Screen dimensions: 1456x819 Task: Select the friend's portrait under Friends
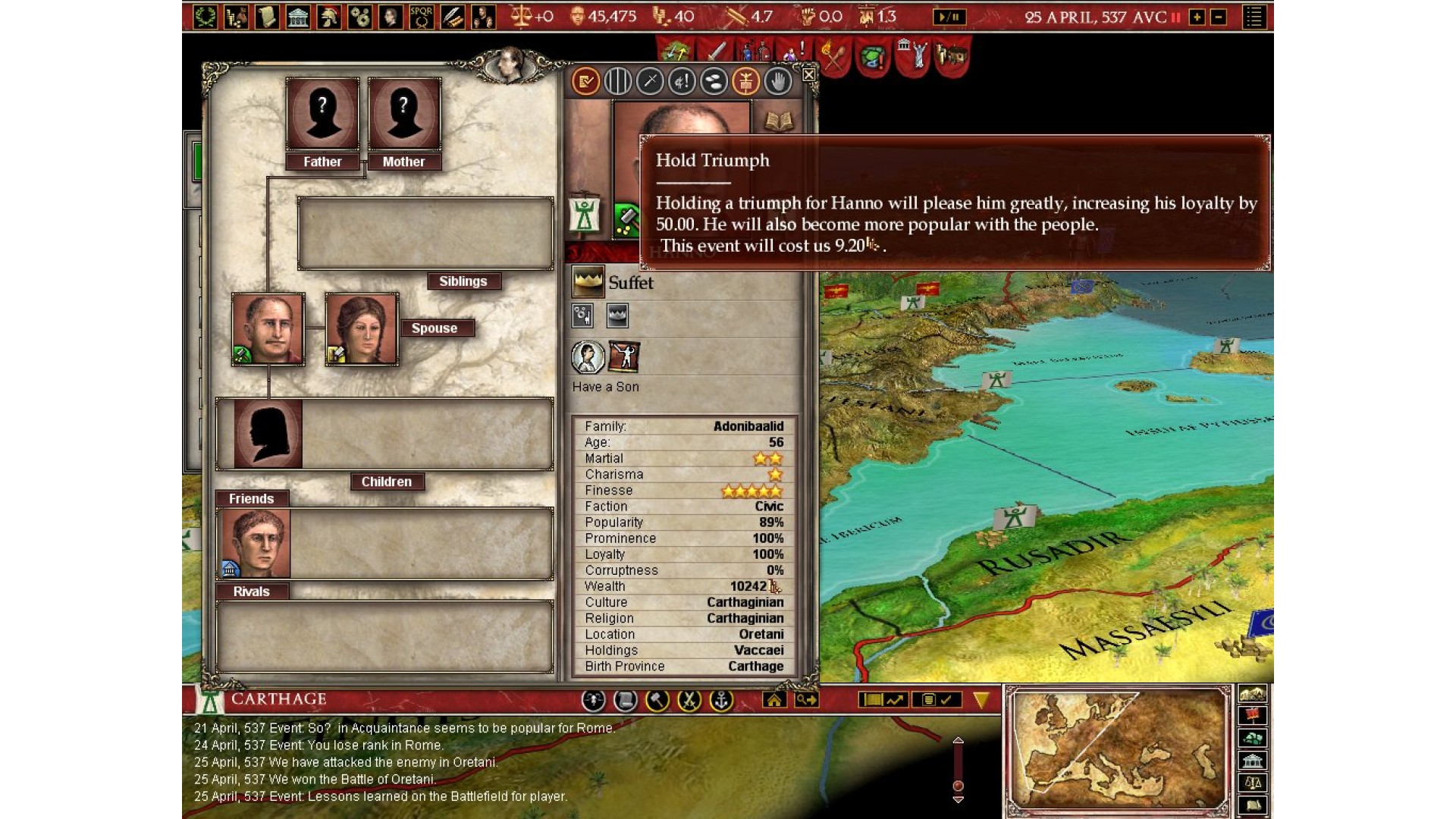coord(254,543)
